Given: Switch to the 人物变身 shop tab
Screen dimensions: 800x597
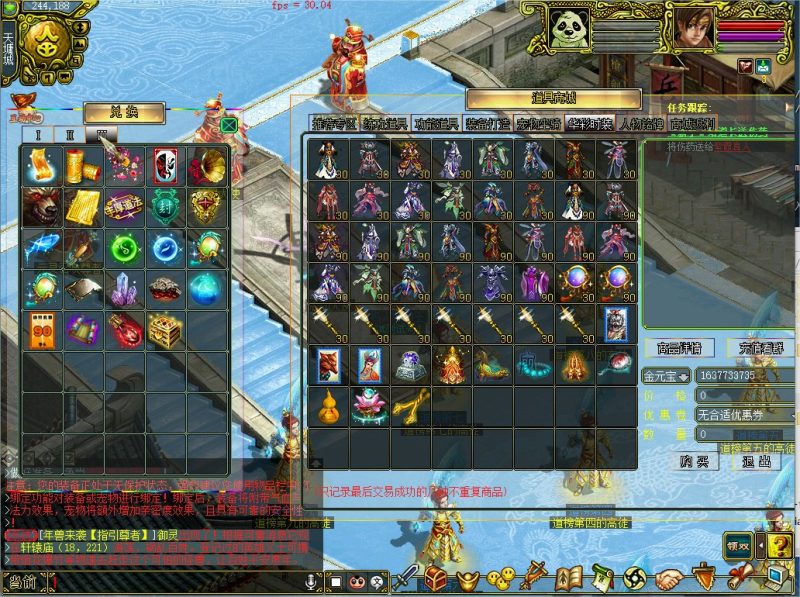Looking at the screenshot, I should 641,124.
